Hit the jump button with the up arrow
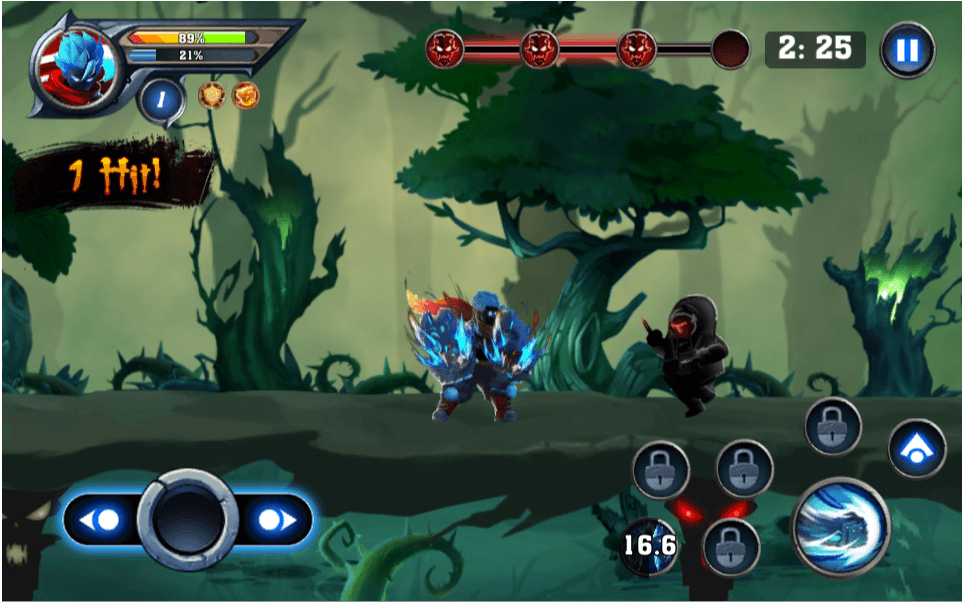This screenshot has width=962, height=602. [916, 448]
